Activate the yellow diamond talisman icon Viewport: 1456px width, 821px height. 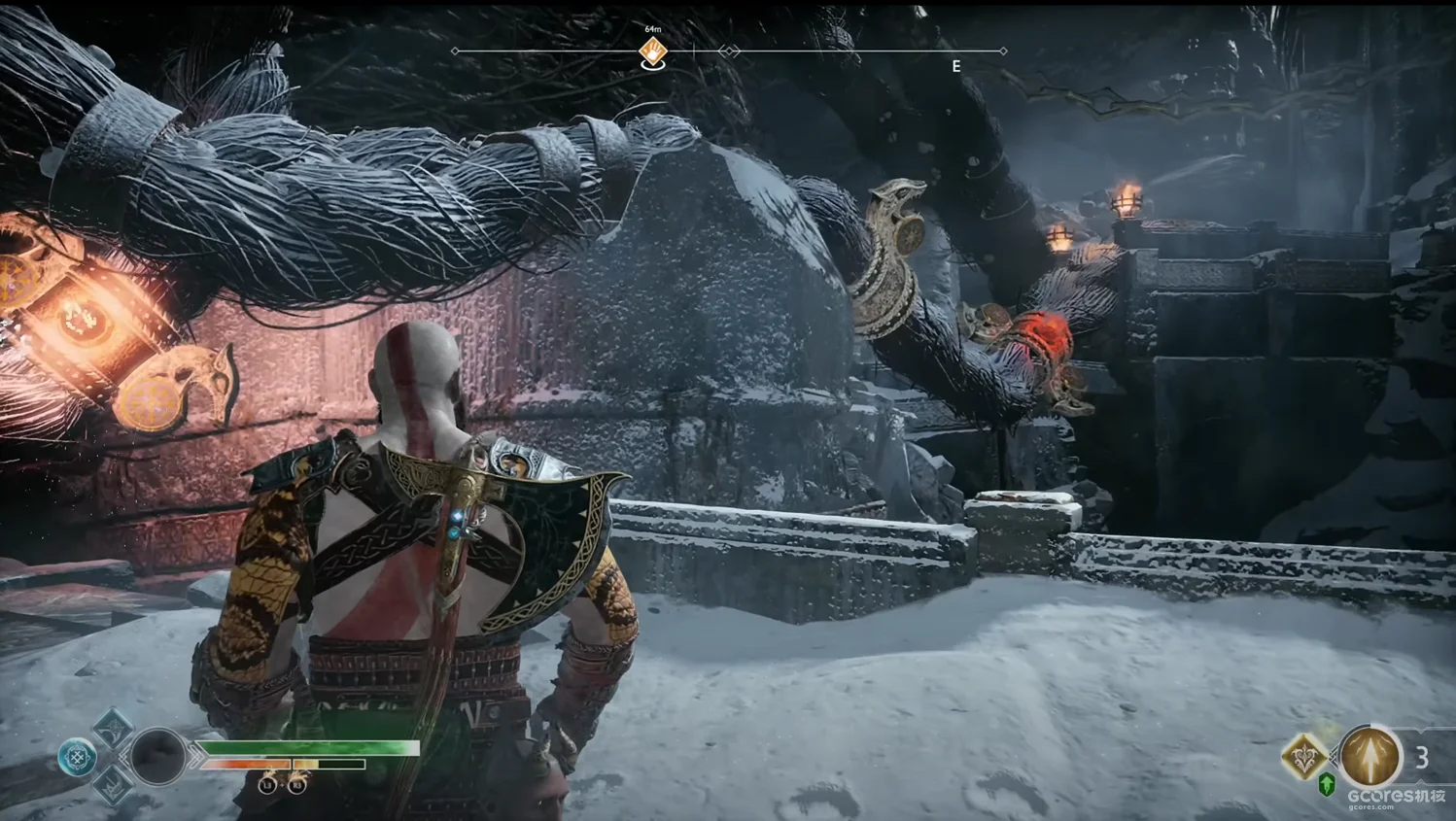[1303, 756]
